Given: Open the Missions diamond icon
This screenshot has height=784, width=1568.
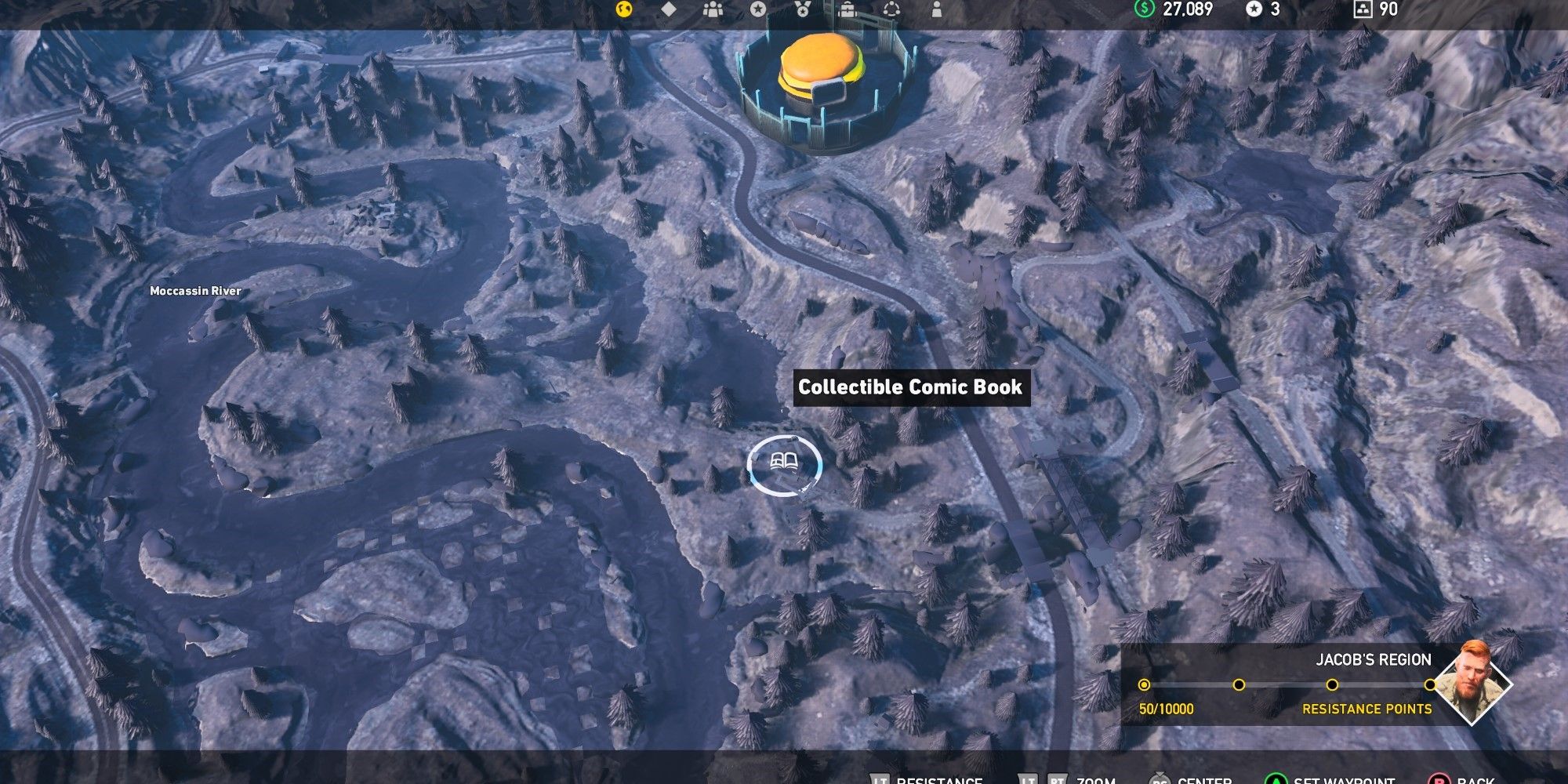Looking at the screenshot, I should [668, 10].
